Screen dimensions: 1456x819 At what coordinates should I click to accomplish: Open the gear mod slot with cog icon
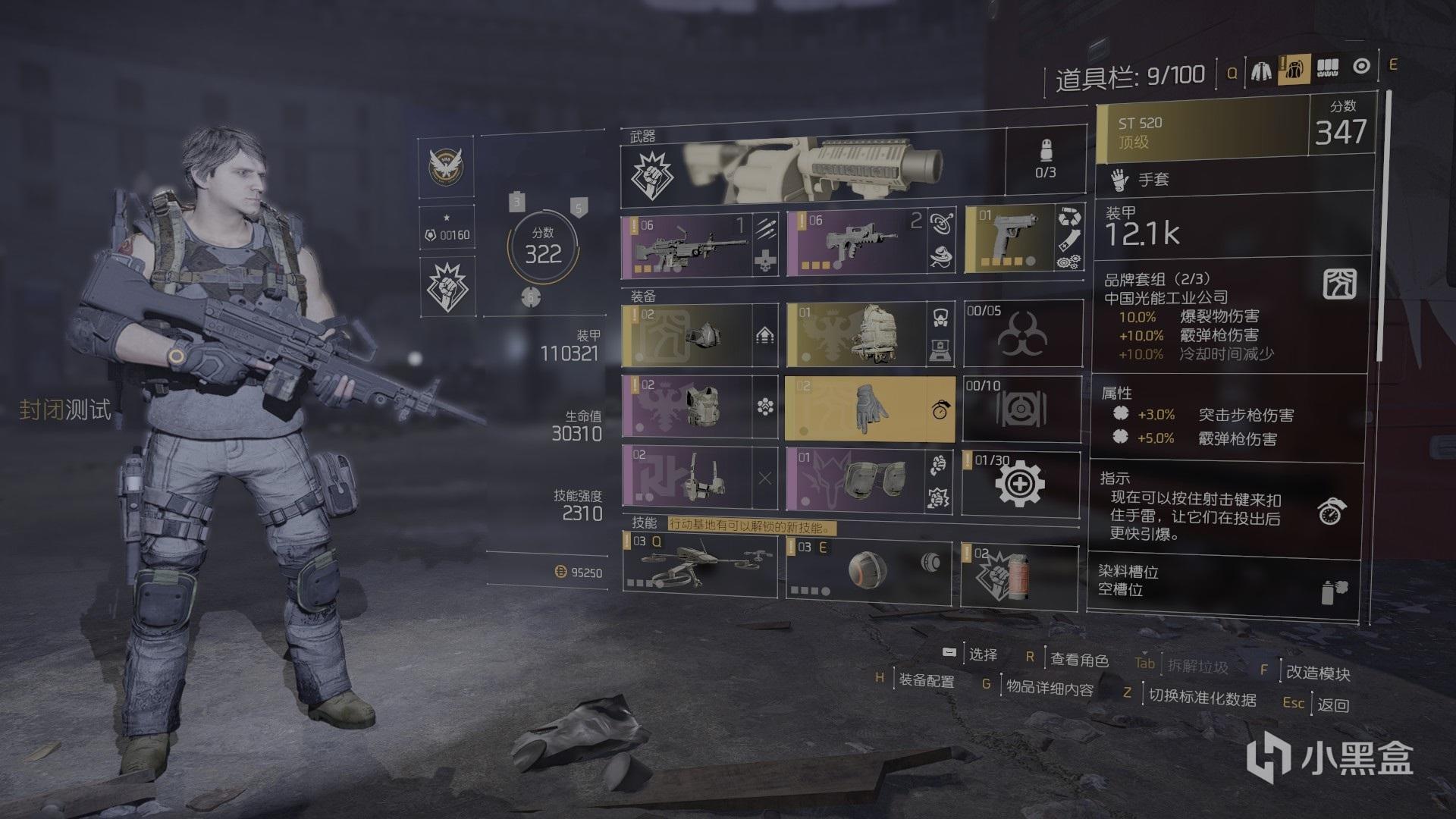1021,482
